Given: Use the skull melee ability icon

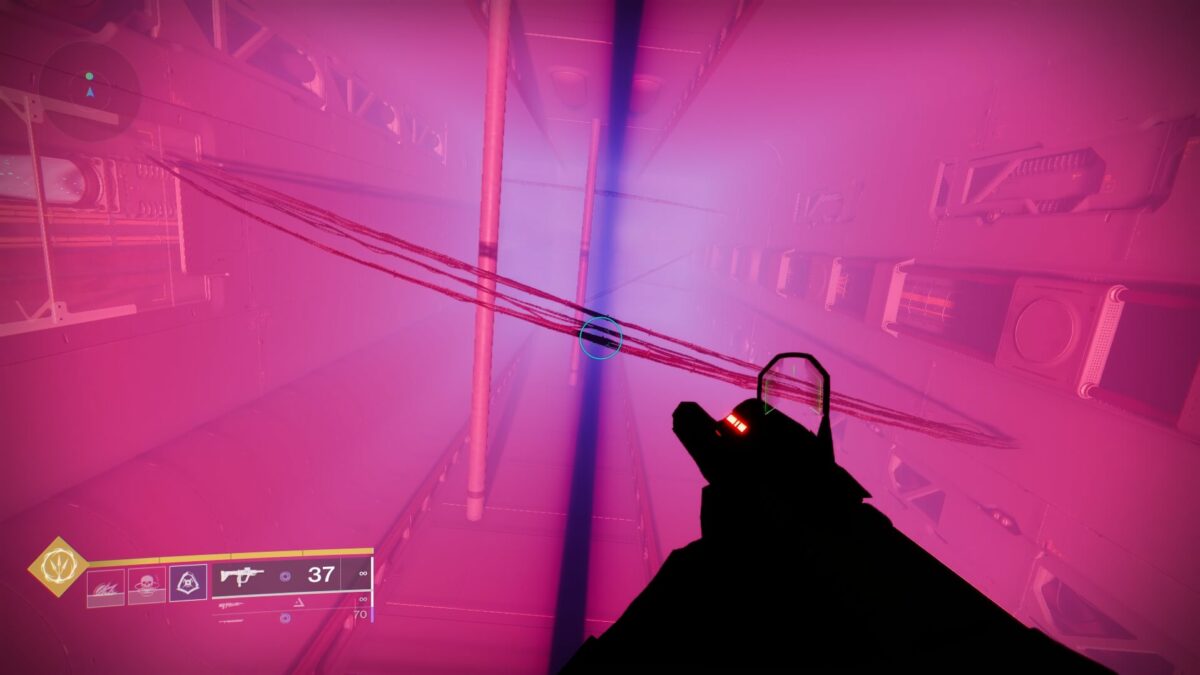Looking at the screenshot, I should (147, 586).
